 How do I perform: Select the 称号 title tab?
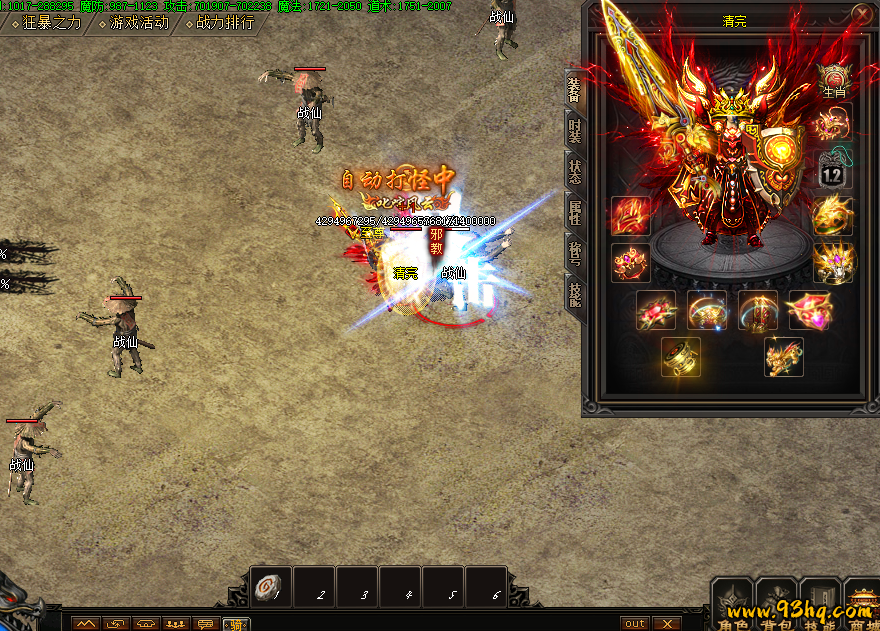tap(574, 252)
